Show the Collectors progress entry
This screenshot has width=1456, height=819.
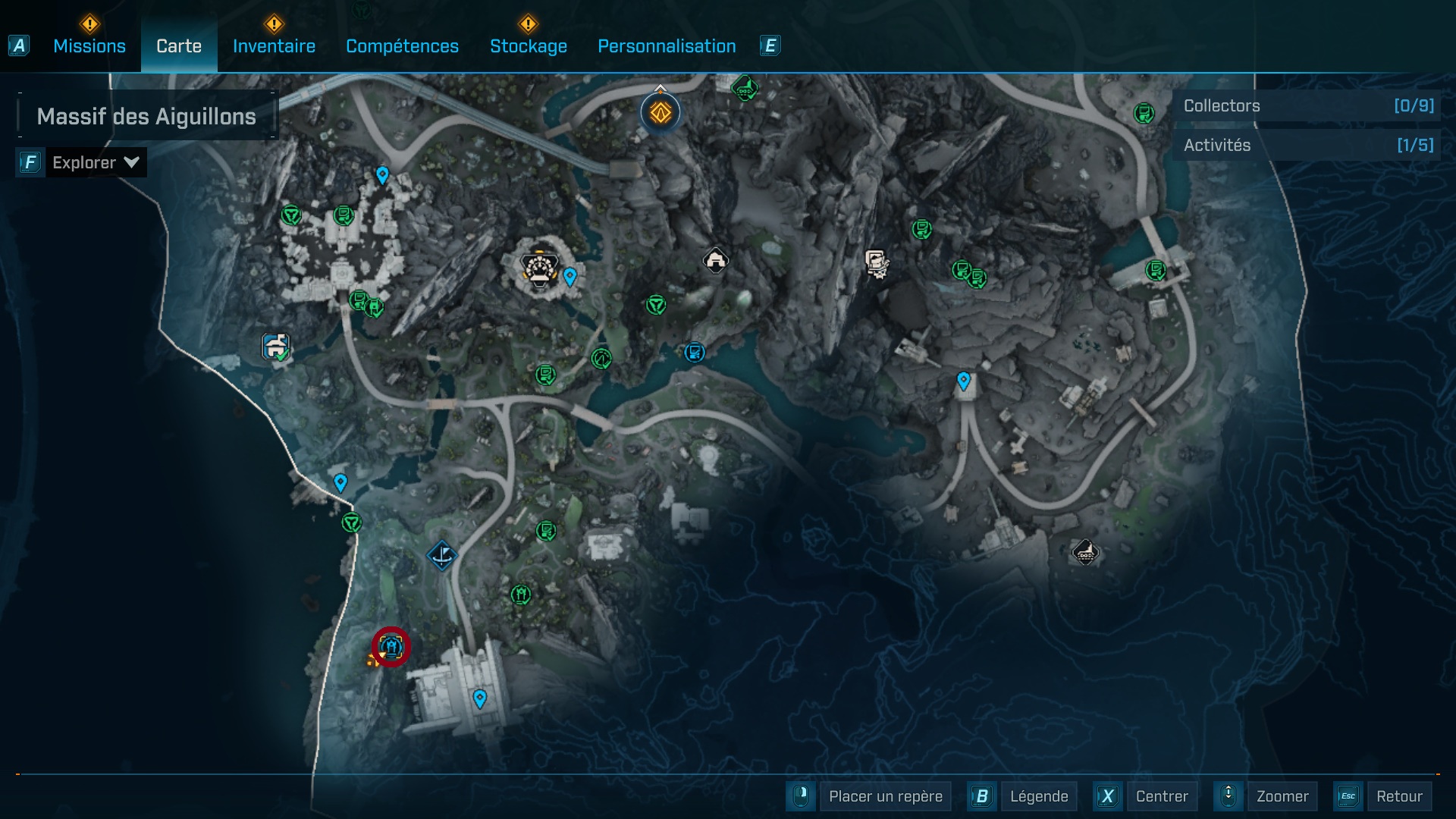point(1307,105)
